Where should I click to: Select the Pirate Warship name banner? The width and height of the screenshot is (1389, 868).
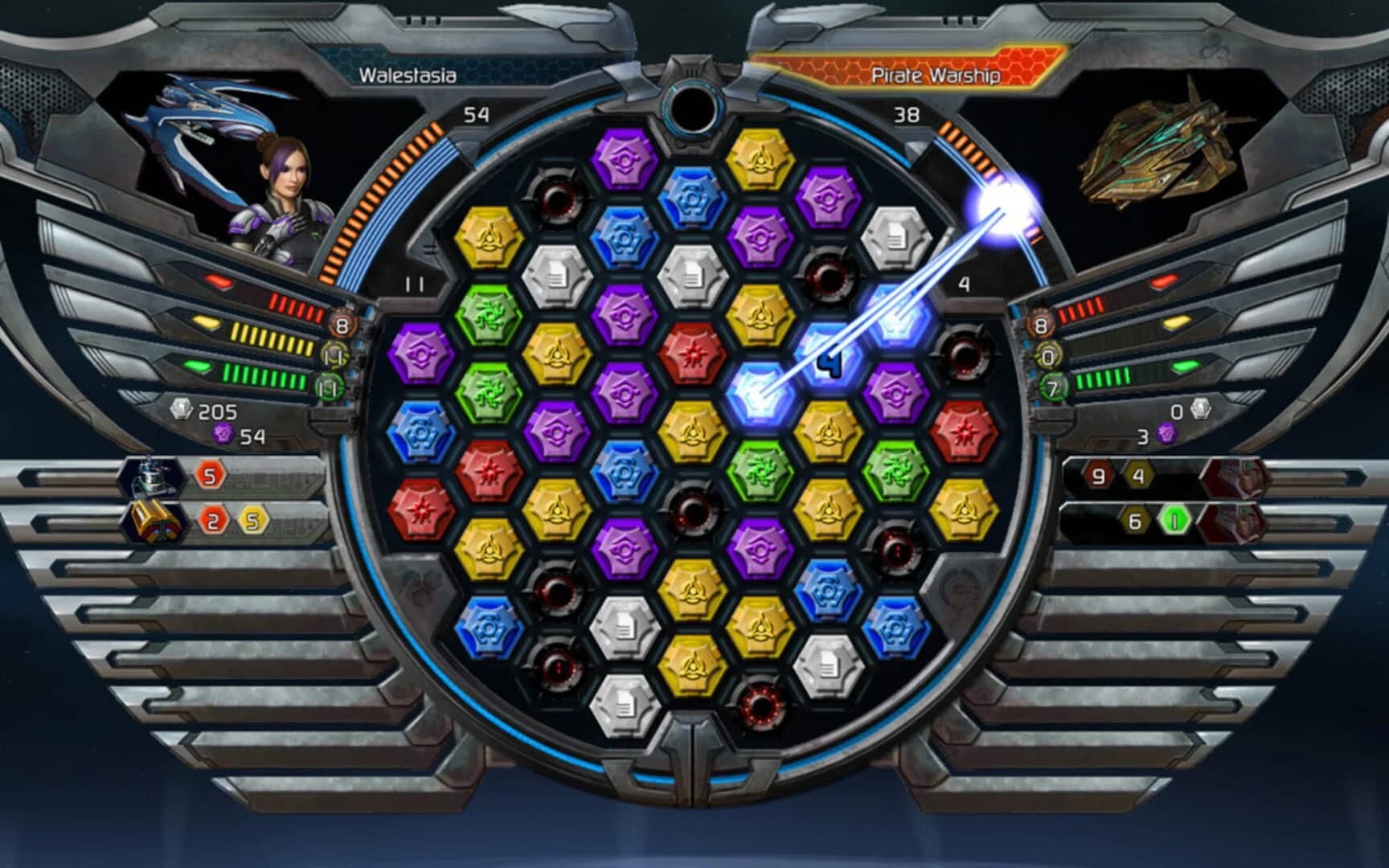[x=936, y=74]
